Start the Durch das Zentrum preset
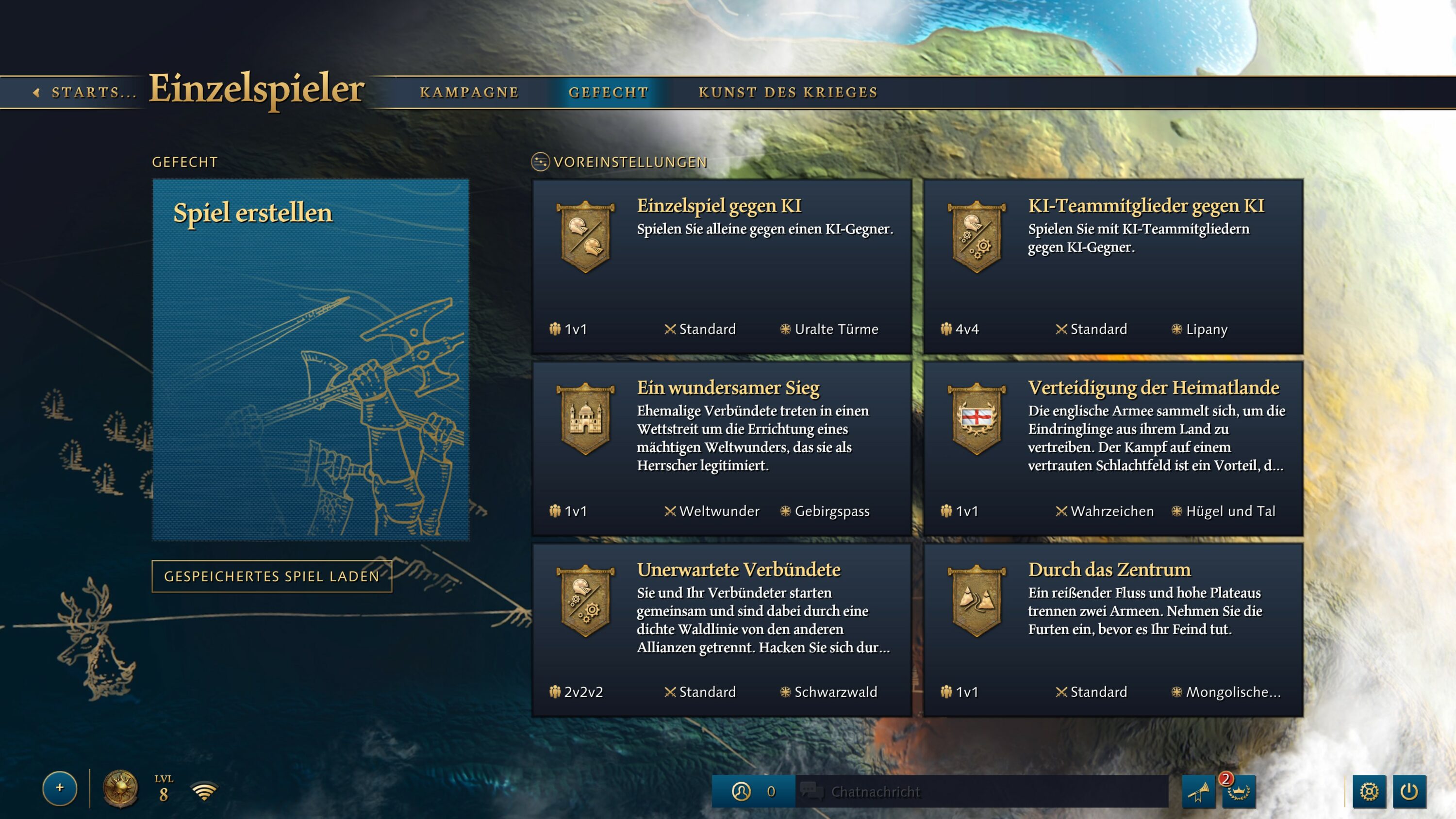Image resolution: width=1456 pixels, height=819 pixels. click(1113, 630)
